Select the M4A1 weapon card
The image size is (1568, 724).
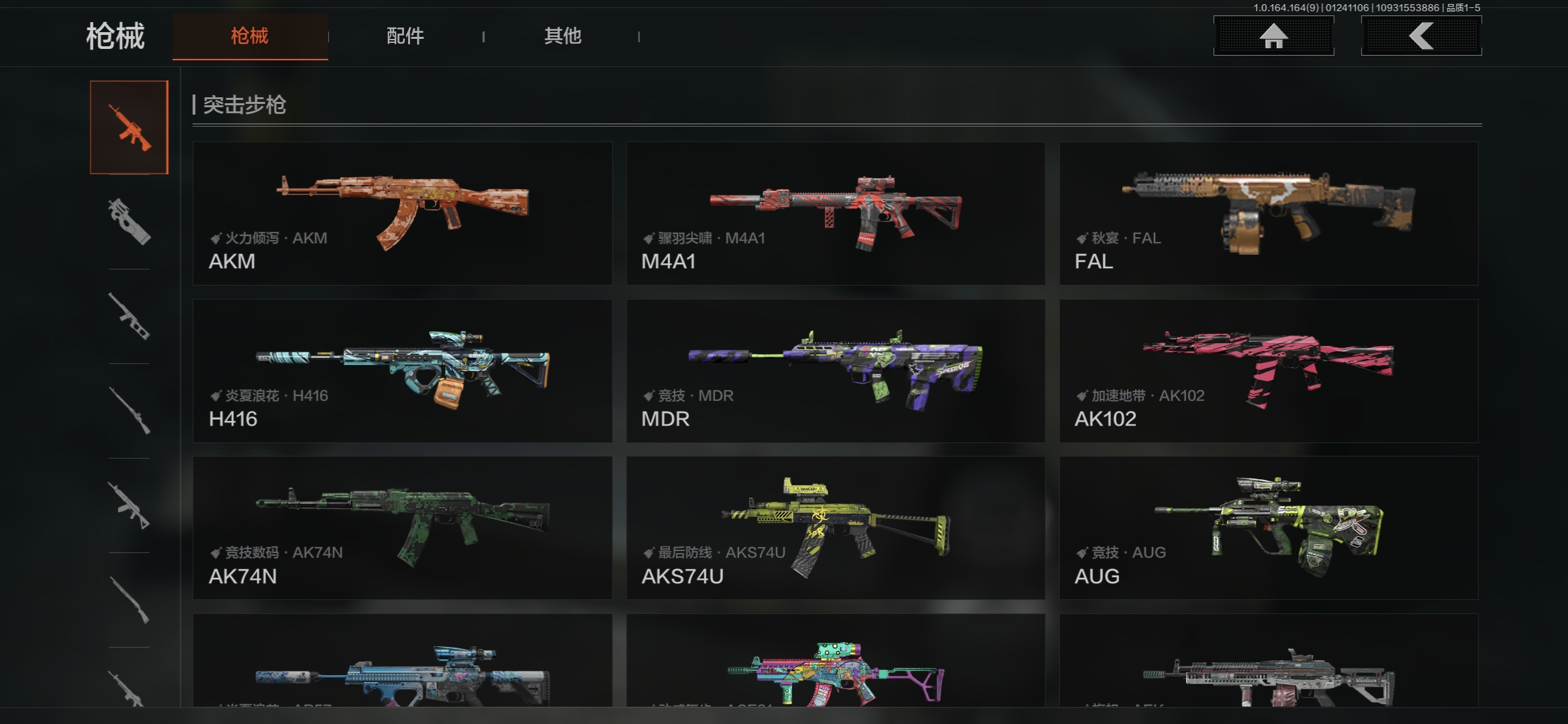pyautogui.click(x=836, y=213)
